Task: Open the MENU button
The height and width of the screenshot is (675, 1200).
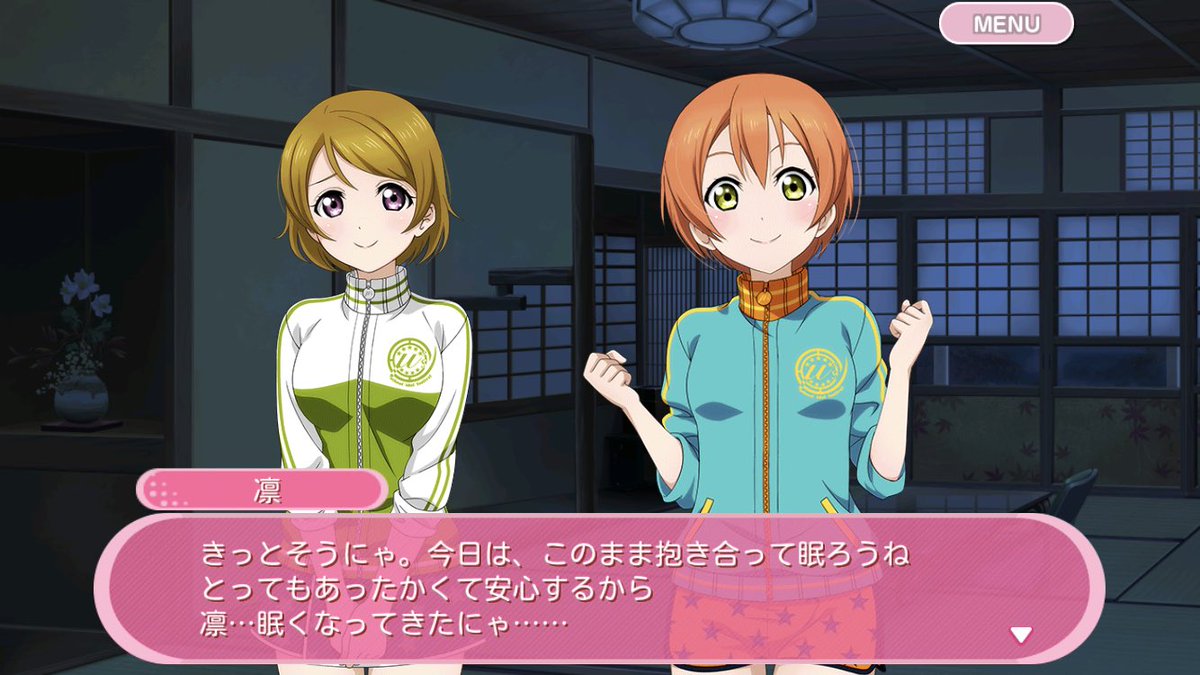Action: (x=1006, y=24)
